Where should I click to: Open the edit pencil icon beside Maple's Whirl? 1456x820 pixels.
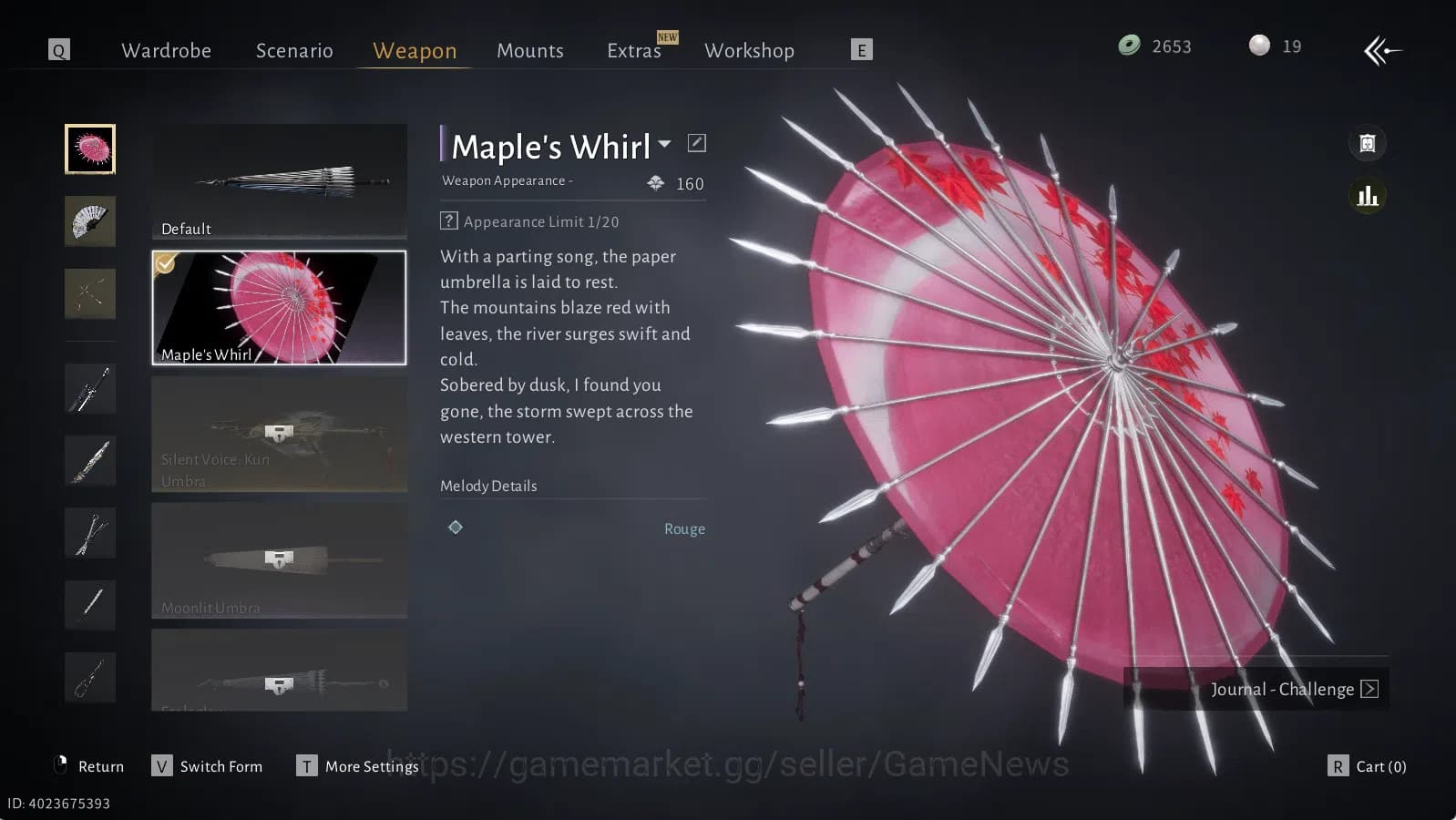tap(697, 142)
